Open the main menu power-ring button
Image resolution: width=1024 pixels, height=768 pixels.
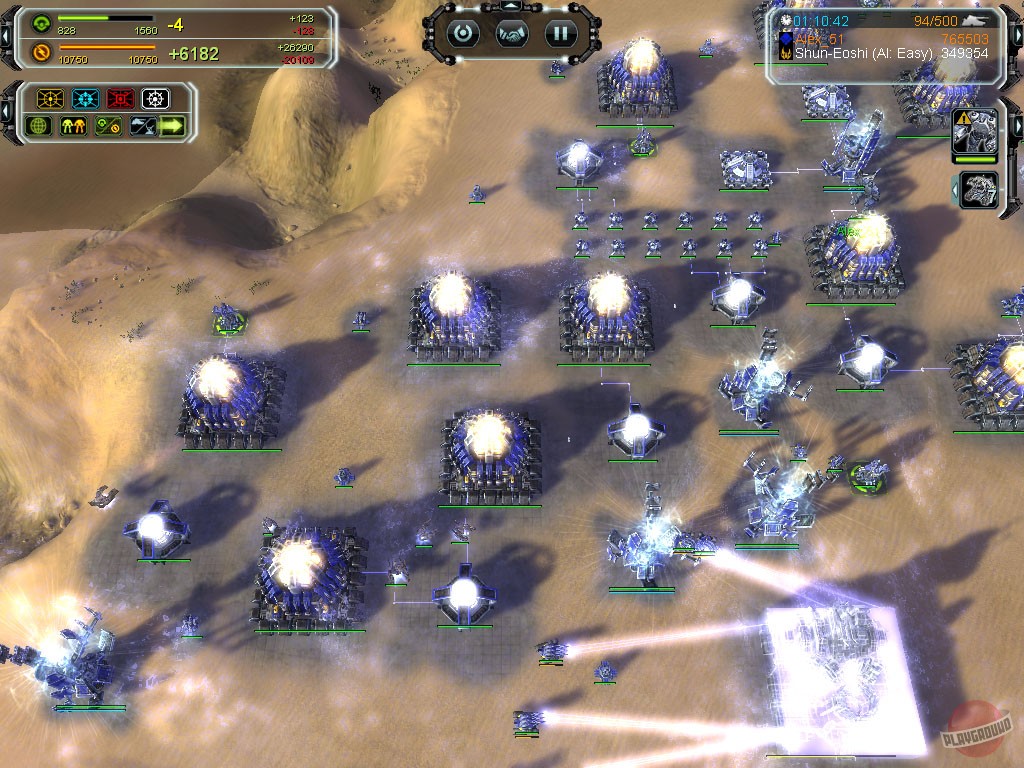462,33
